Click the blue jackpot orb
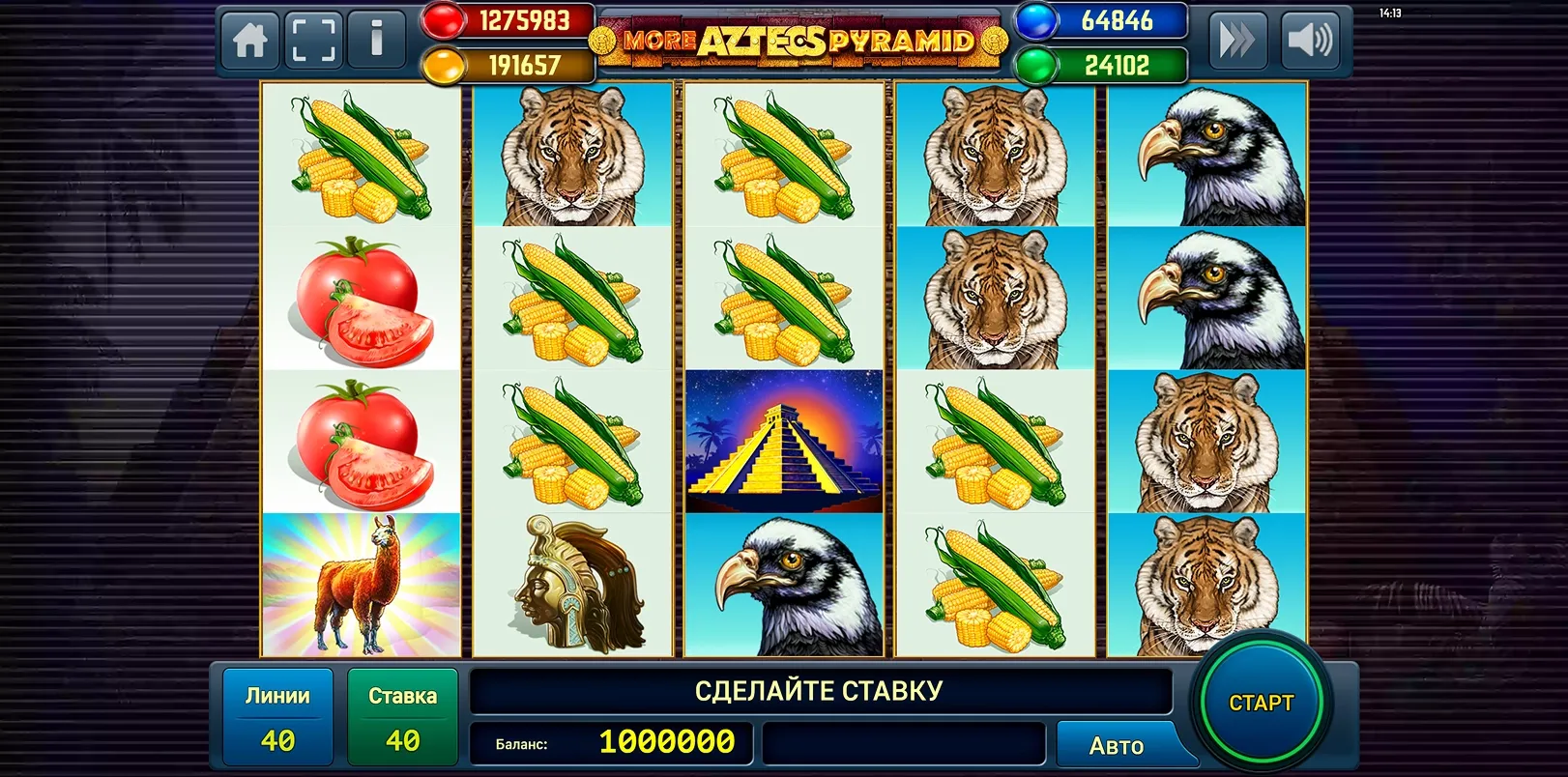1568x777 pixels. pyautogui.click(x=1031, y=21)
